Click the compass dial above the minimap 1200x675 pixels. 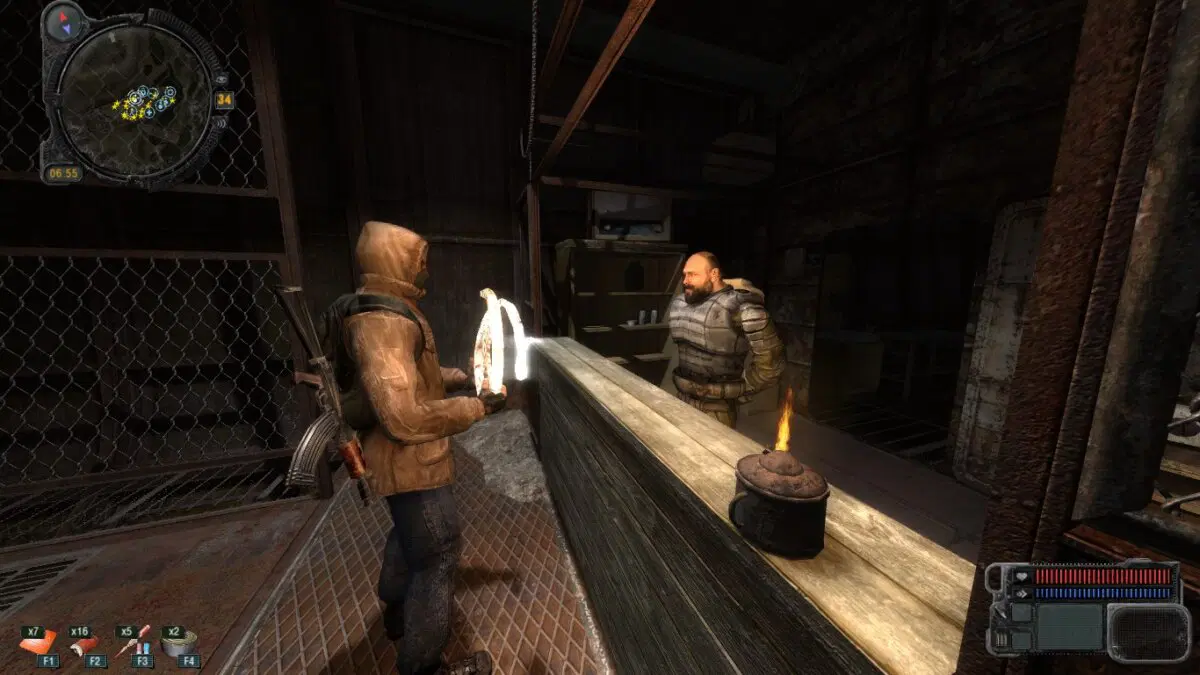click(x=63, y=19)
